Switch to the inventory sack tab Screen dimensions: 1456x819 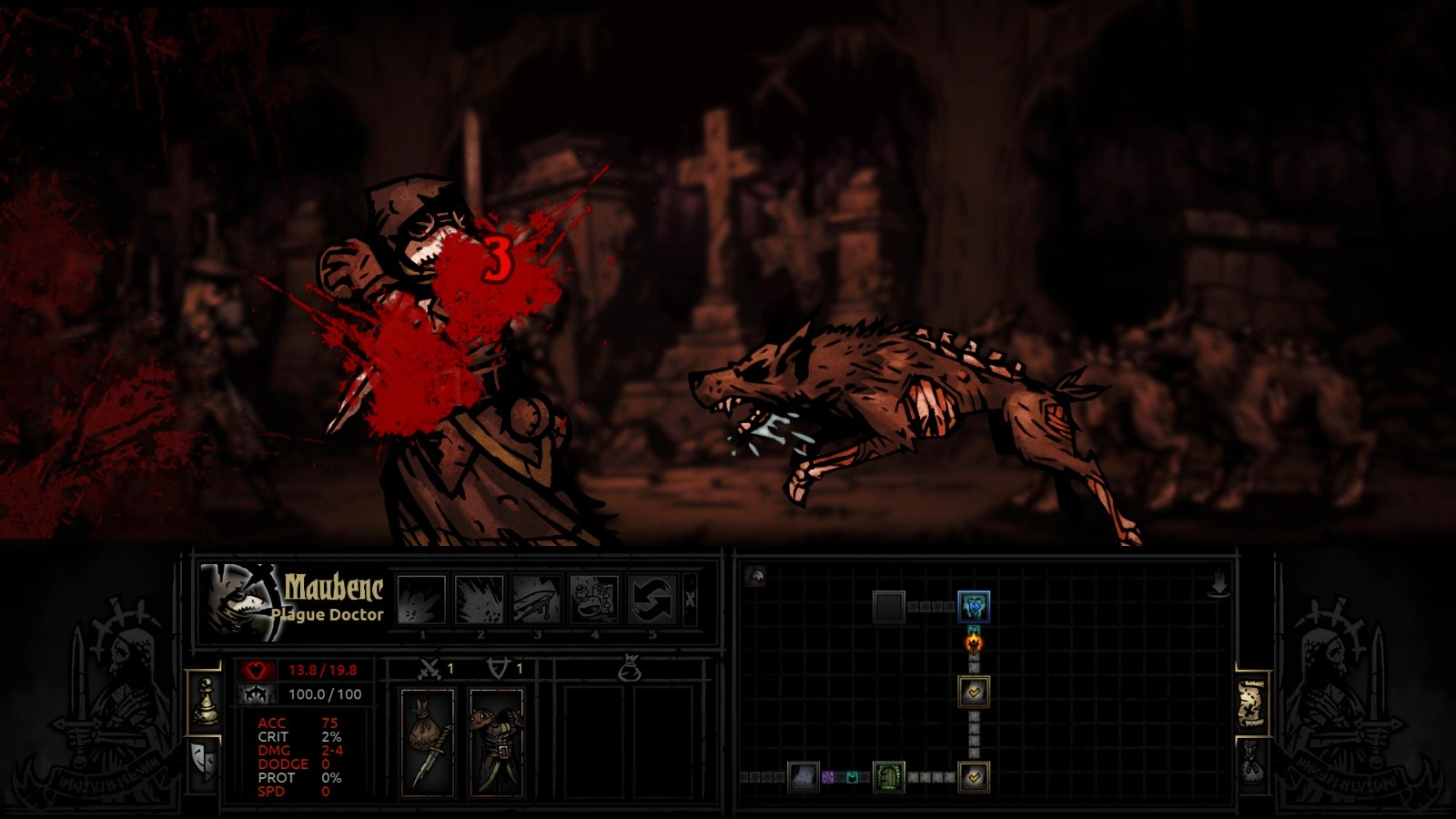click(1252, 759)
